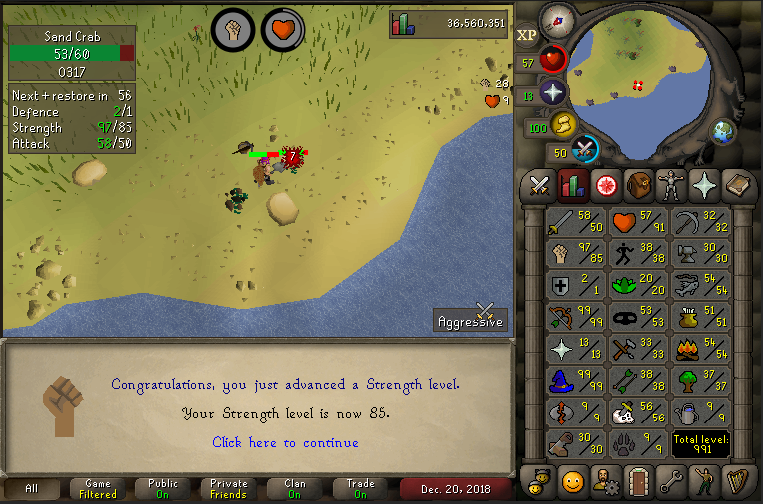
Task: Show the Worn Equipment tab
Action: (x=671, y=185)
